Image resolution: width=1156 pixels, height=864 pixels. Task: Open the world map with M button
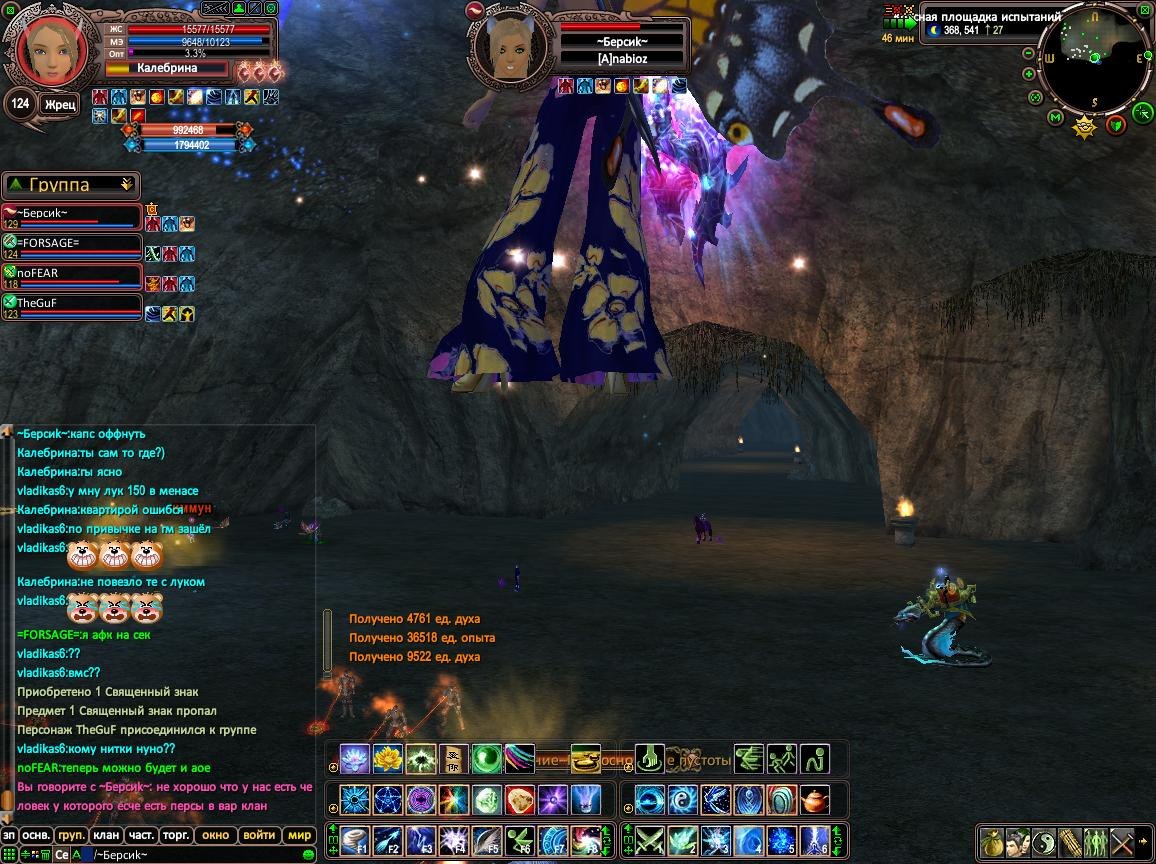(x=1054, y=118)
